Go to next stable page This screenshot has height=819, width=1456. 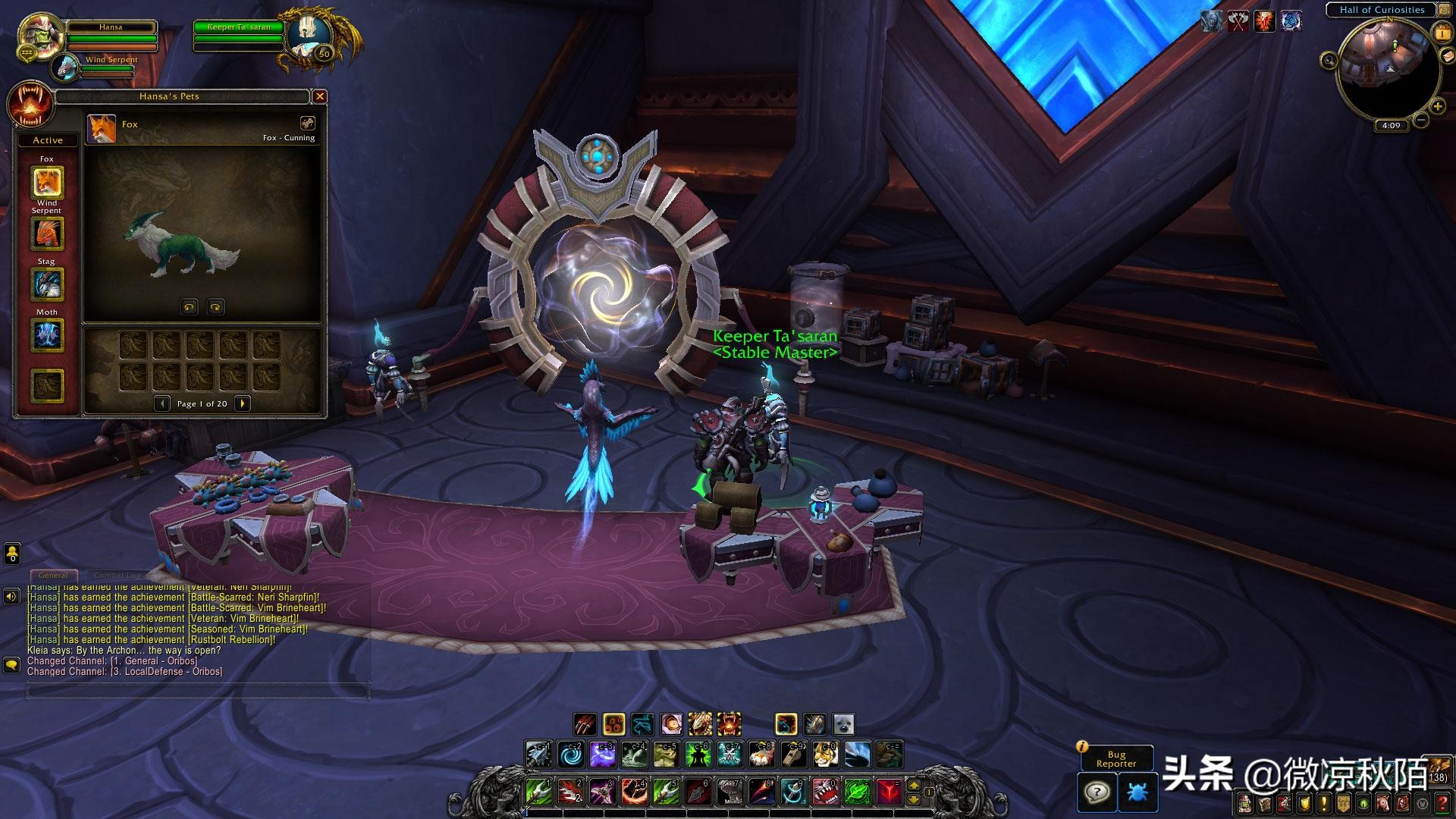click(x=243, y=403)
